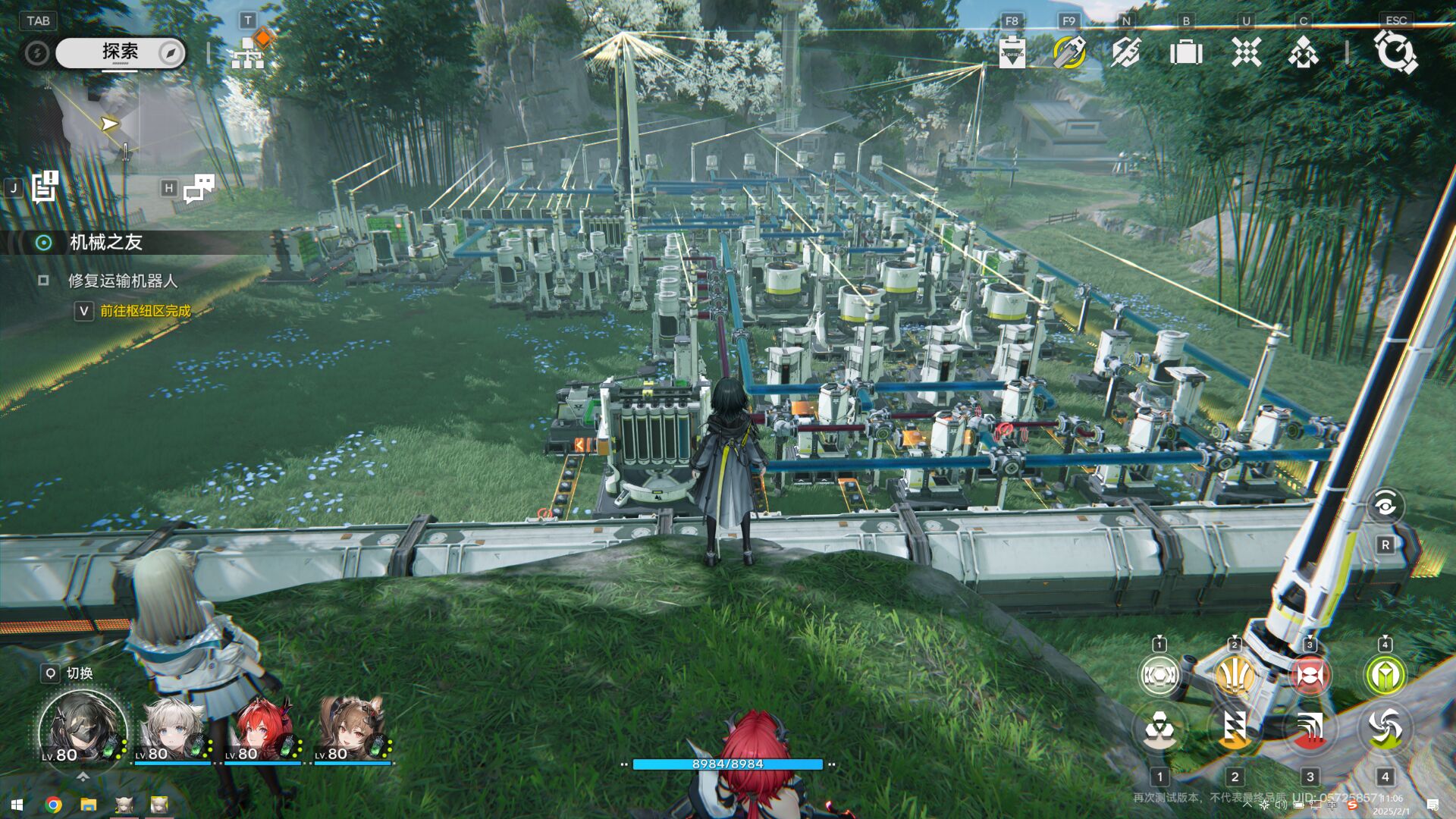
Task: Open the yellow-ringed event icon
Action: tap(1069, 53)
